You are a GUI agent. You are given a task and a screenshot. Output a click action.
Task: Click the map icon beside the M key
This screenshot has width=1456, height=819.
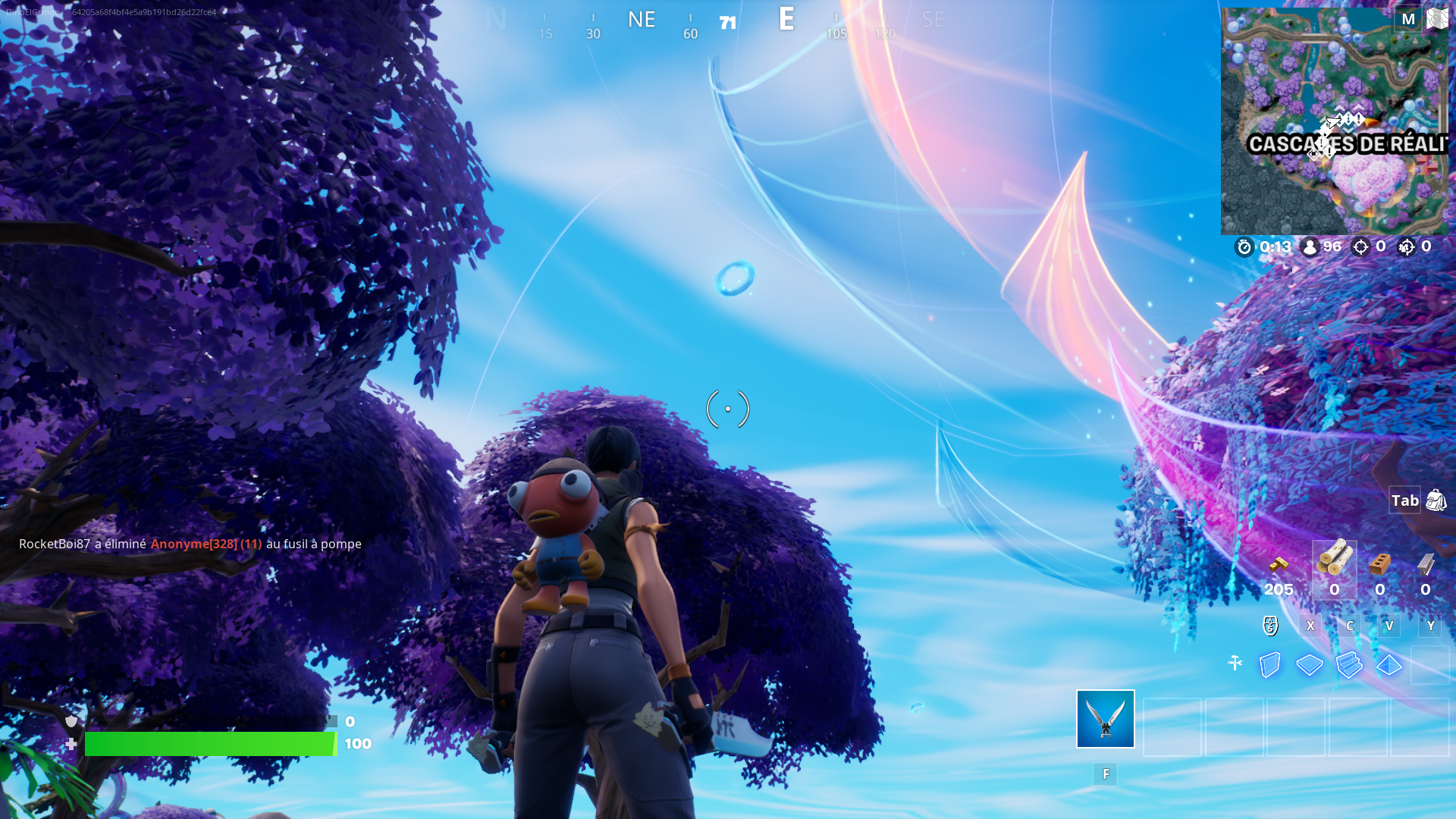click(1436, 19)
